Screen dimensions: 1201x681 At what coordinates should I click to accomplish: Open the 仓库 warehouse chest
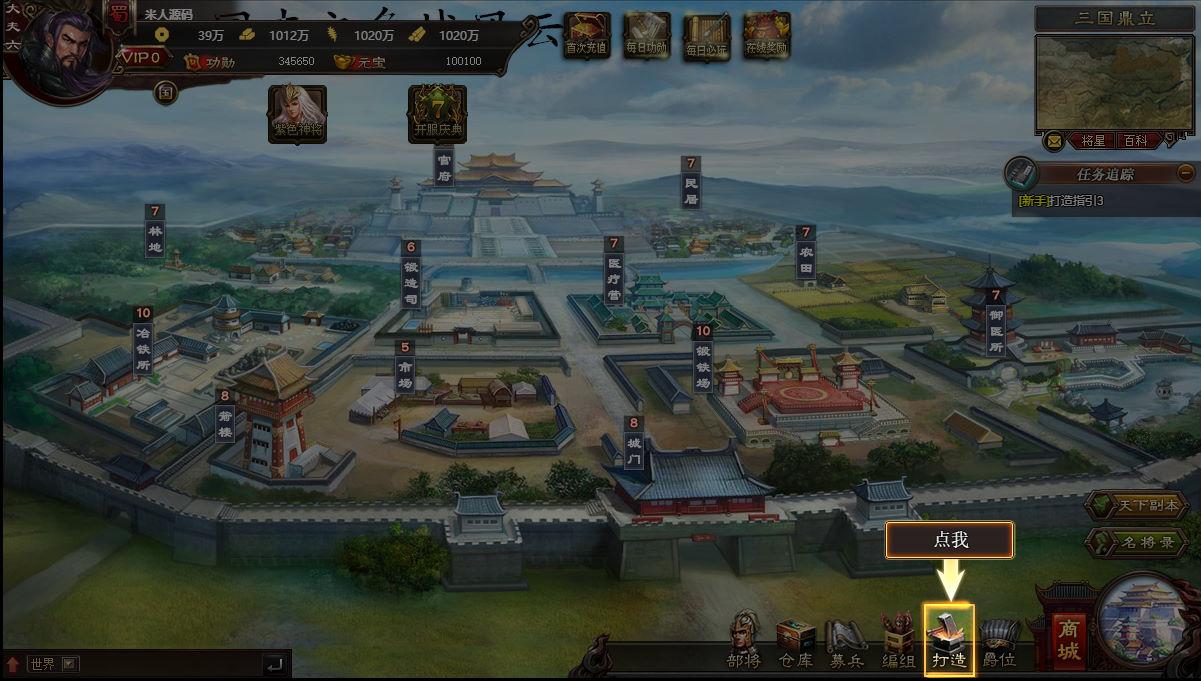(796, 638)
